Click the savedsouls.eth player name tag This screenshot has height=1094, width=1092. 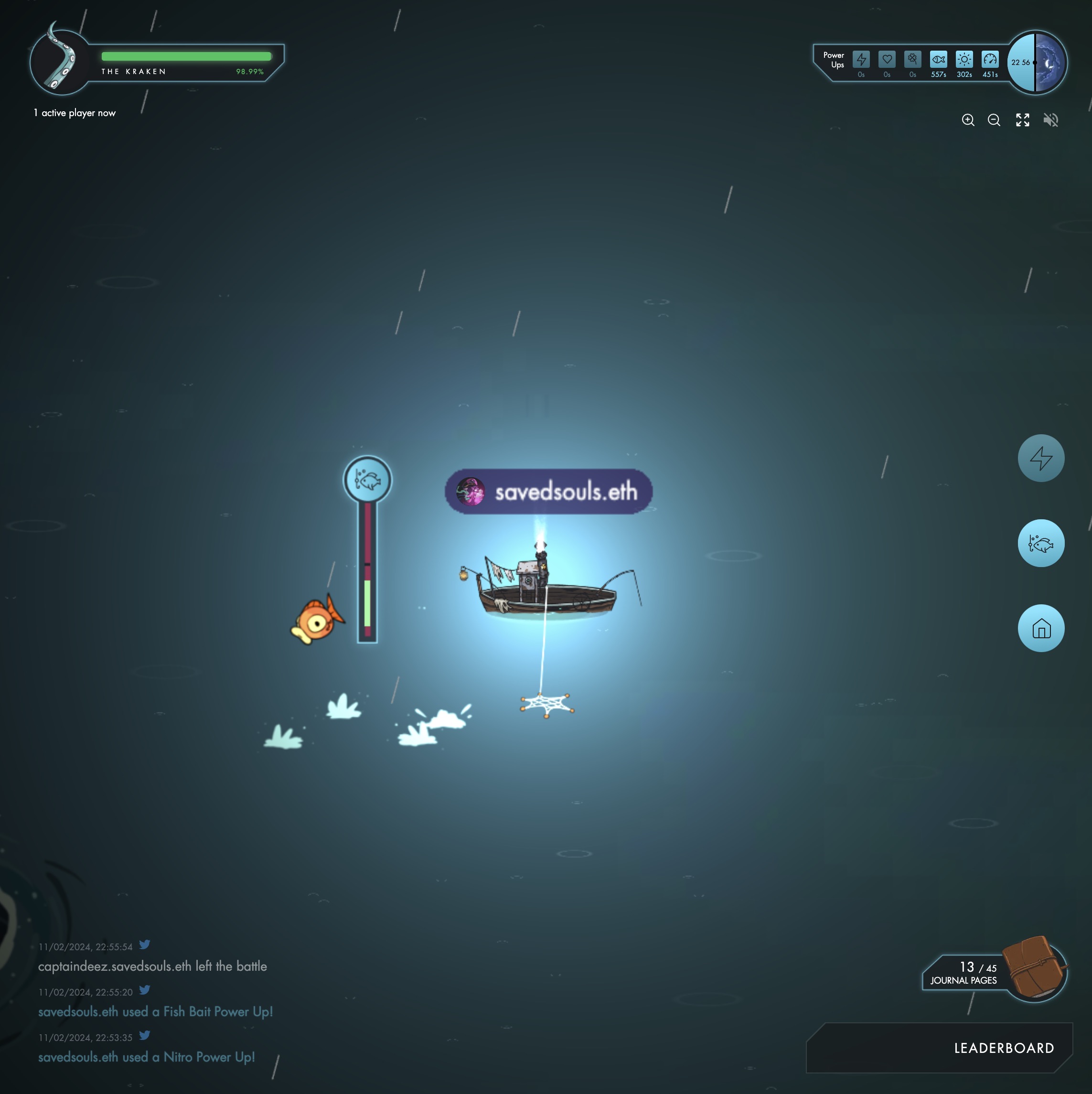[x=548, y=492]
